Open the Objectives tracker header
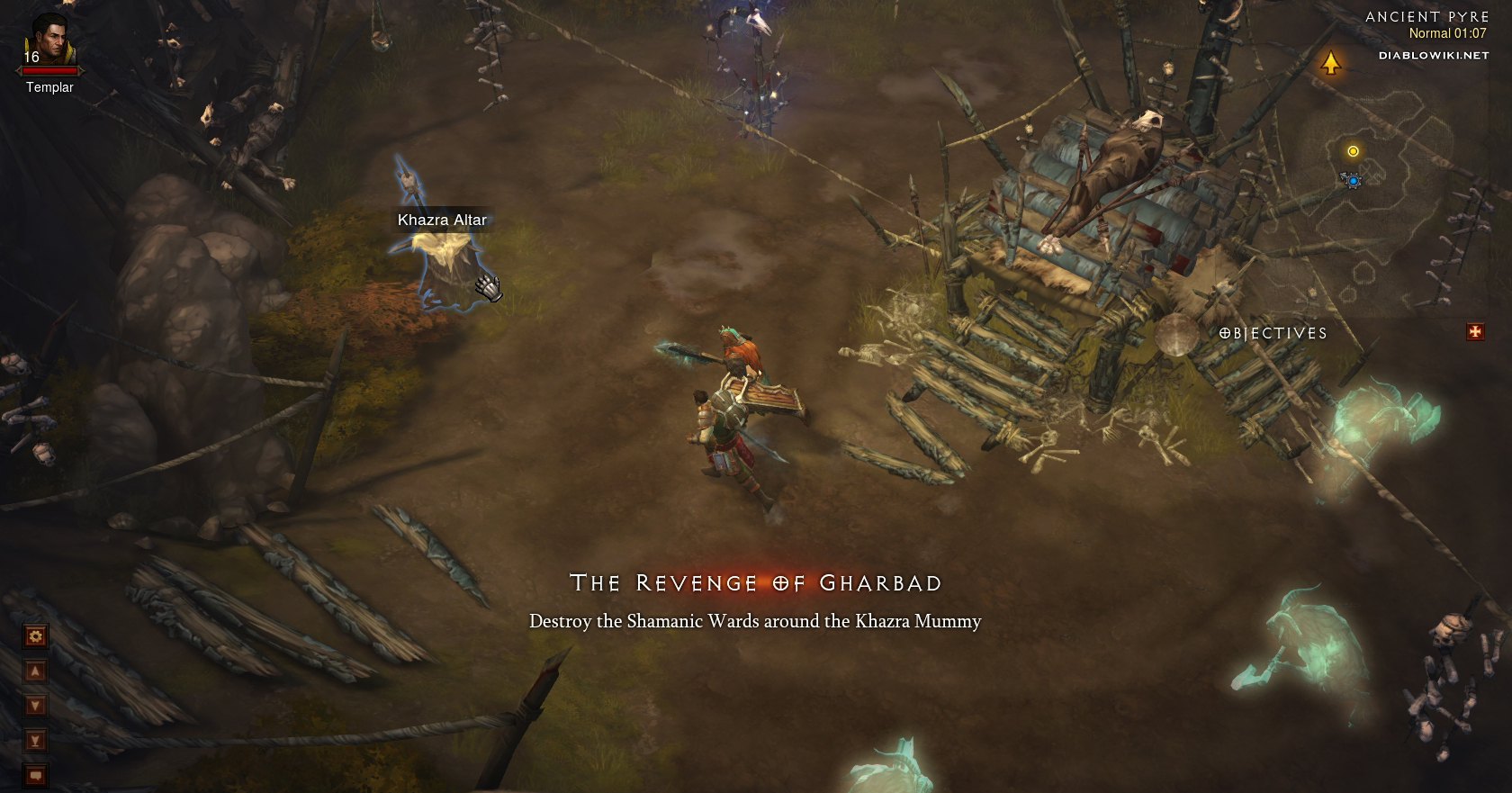 click(1273, 333)
